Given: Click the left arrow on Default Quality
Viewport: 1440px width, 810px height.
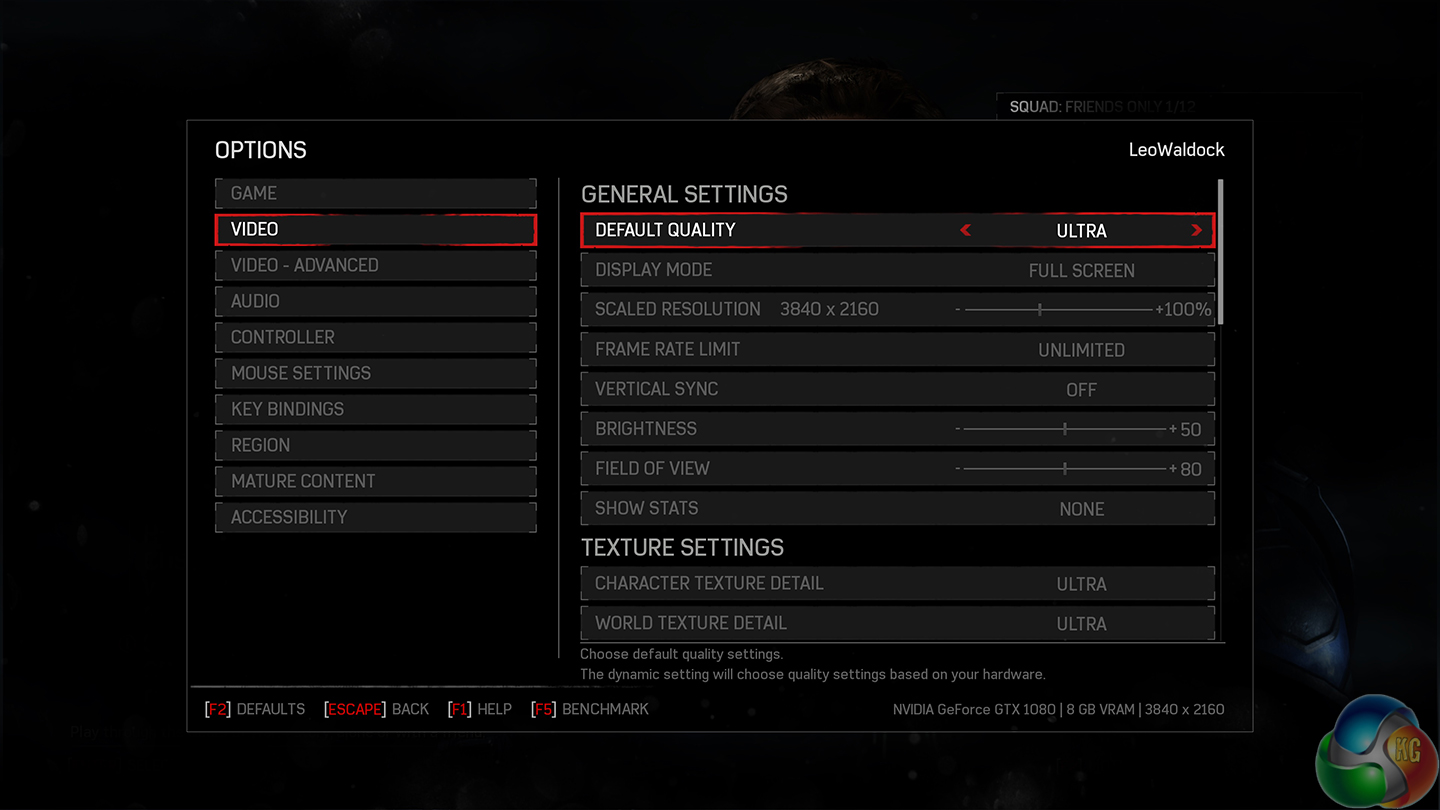Looking at the screenshot, I should point(965,230).
